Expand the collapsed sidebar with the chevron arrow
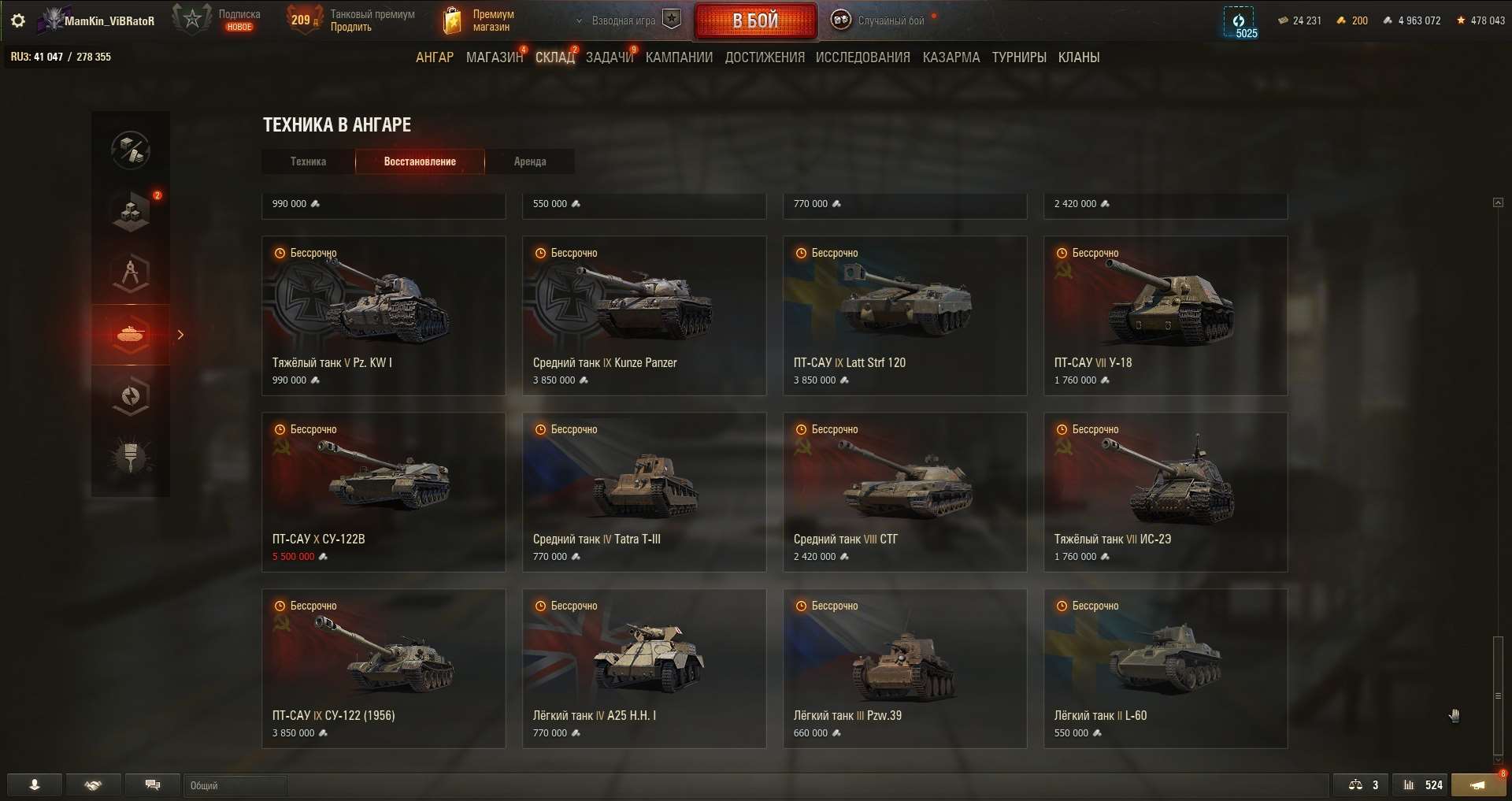The height and width of the screenshot is (801, 1512). click(180, 335)
